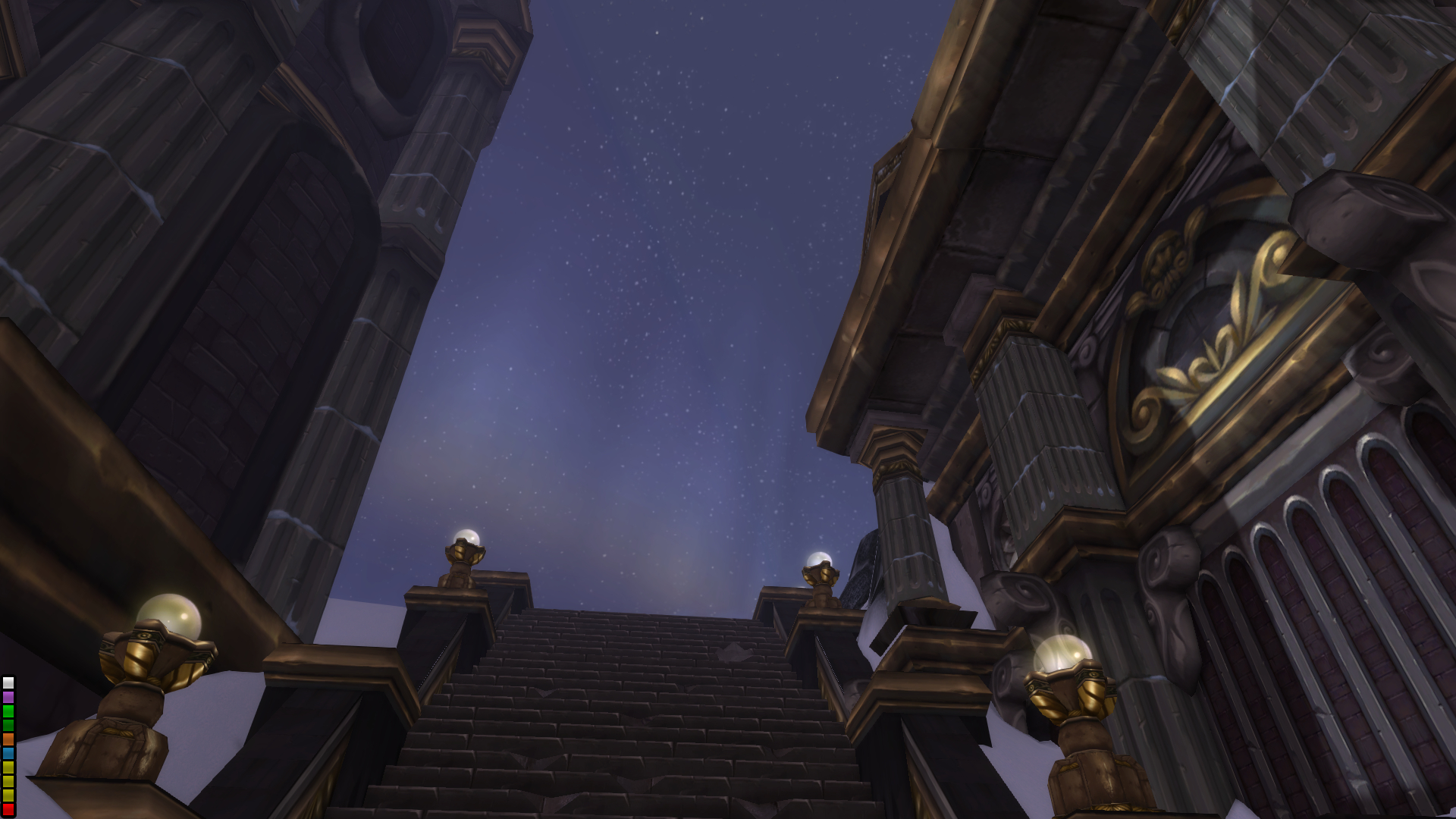Select the blue square indicator
The width and height of the screenshot is (1456, 819).
[8, 753]
